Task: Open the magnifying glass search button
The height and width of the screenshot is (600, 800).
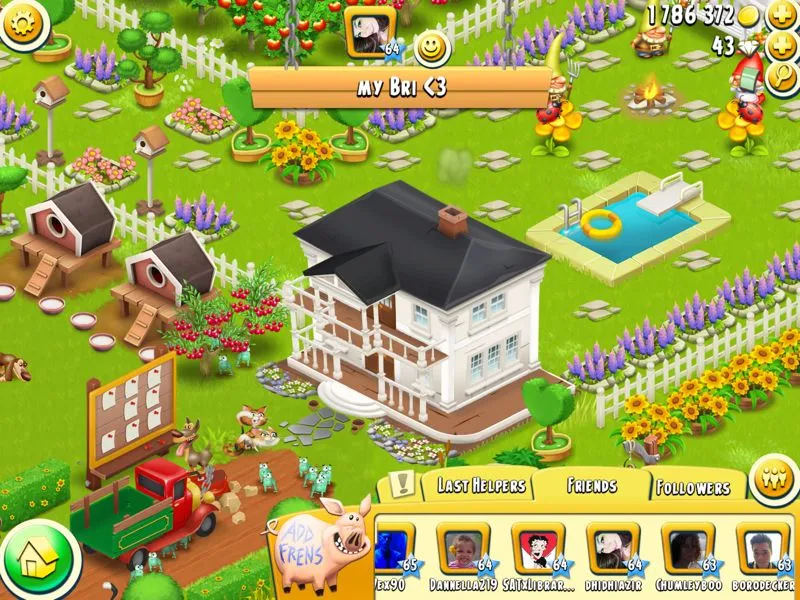Action: [x=783, y=78]
